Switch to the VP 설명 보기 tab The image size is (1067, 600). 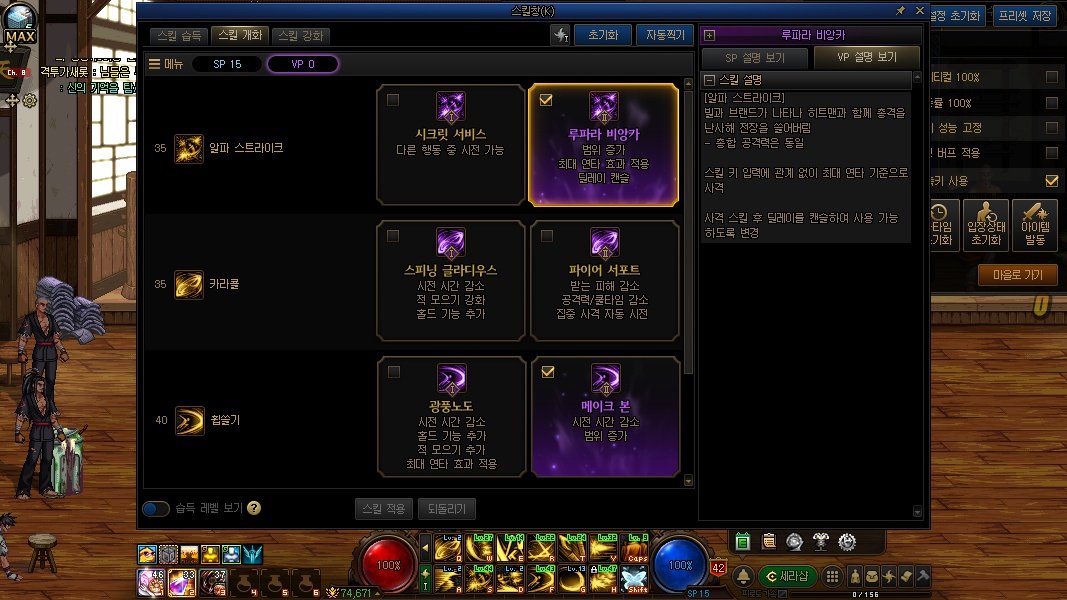867,57
